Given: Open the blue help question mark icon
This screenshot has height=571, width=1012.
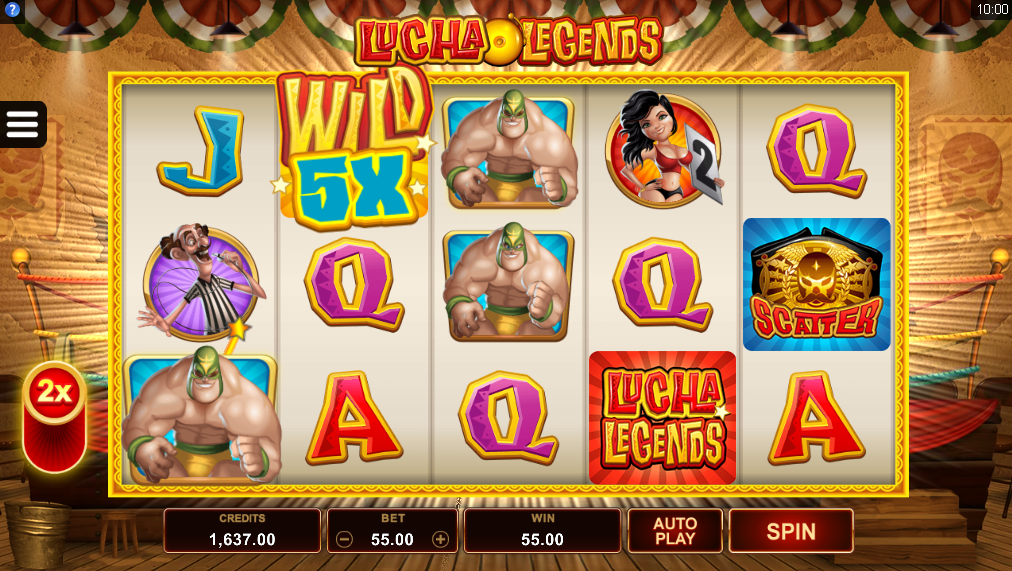Looking at the screenshot, I should pos(12,9).
